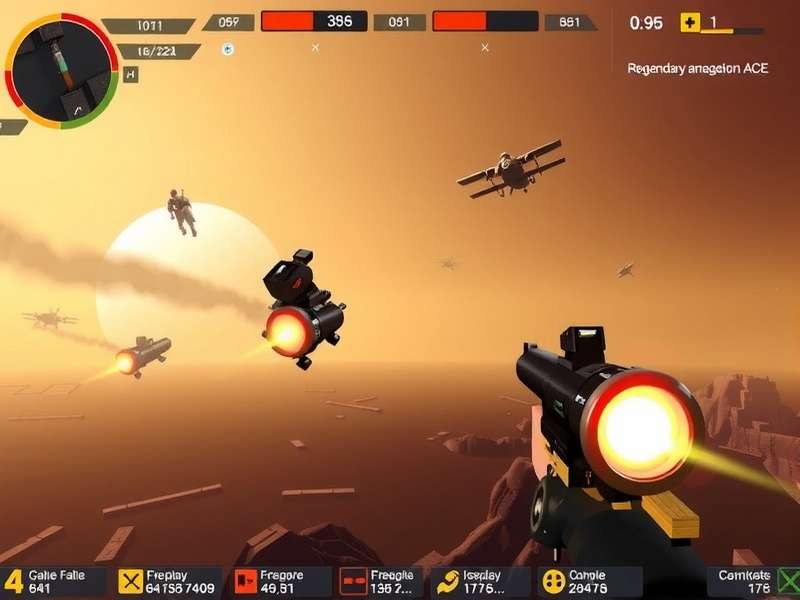Screen dimensions: 800x600
Task: Activate the Freegite slot with red bar icon
Action: (380, 581)
